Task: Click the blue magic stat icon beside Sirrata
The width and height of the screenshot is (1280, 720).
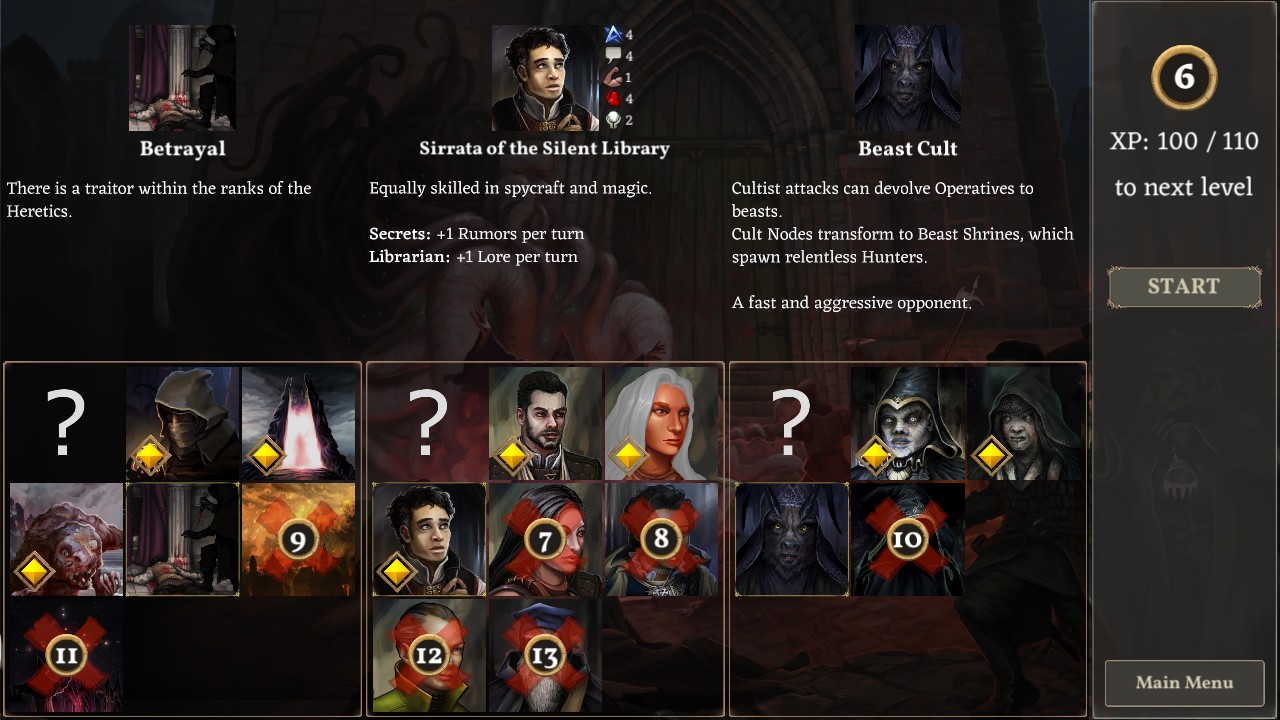Action: point(613,33)
